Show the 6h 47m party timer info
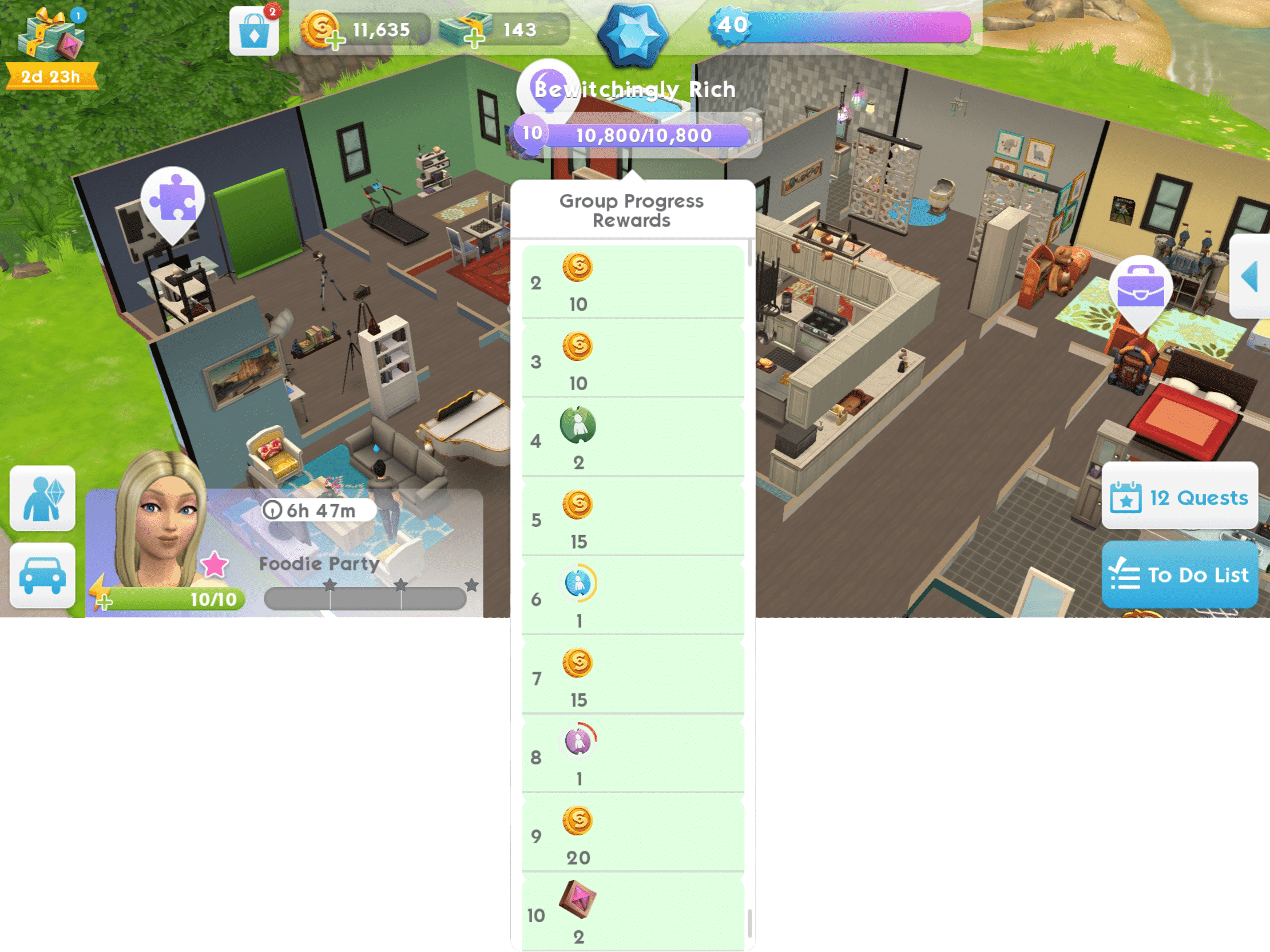The height and width of the screenshot is (952, 1270). pos(273,510)
